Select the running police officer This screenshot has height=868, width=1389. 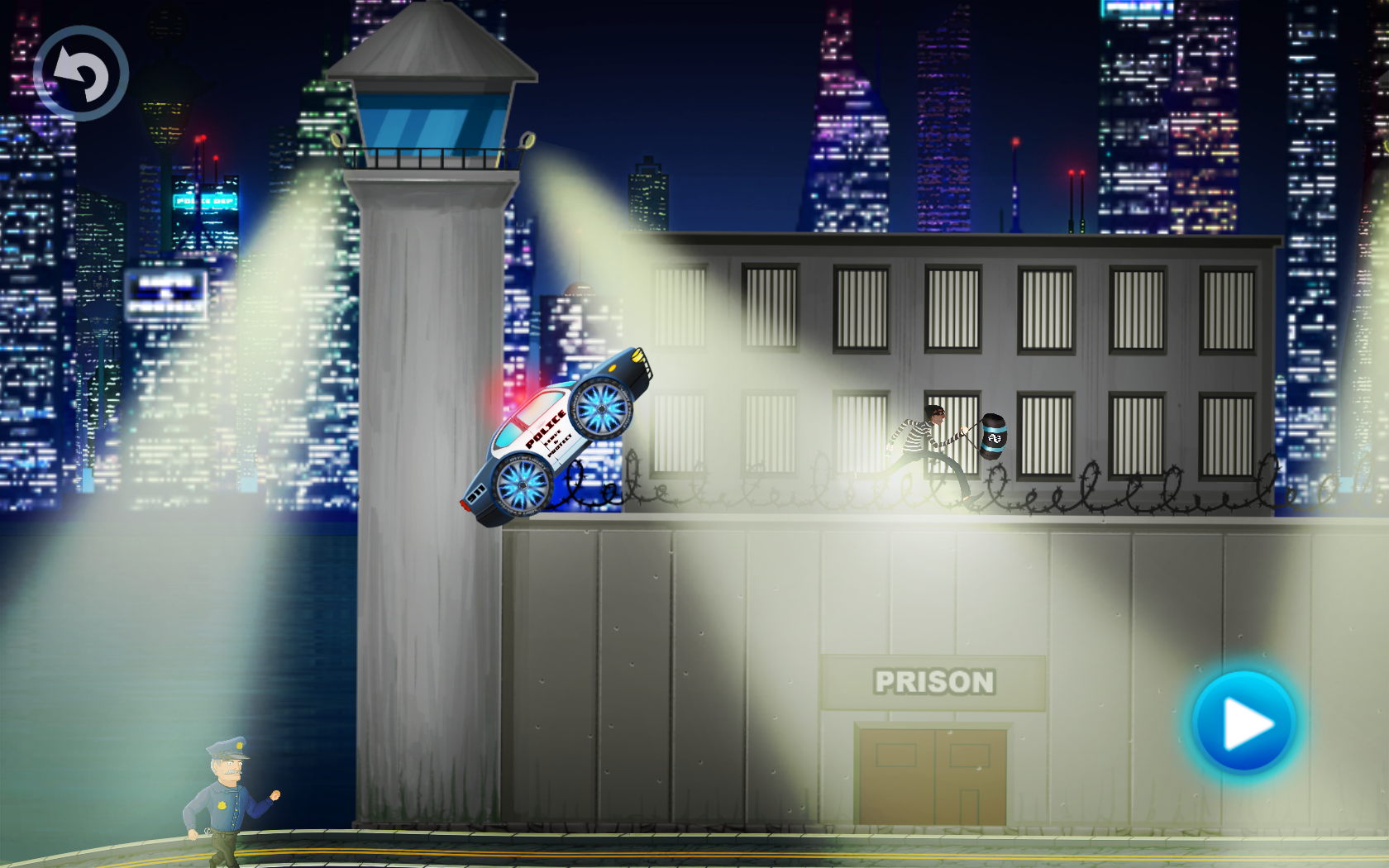tap(223, 798)
